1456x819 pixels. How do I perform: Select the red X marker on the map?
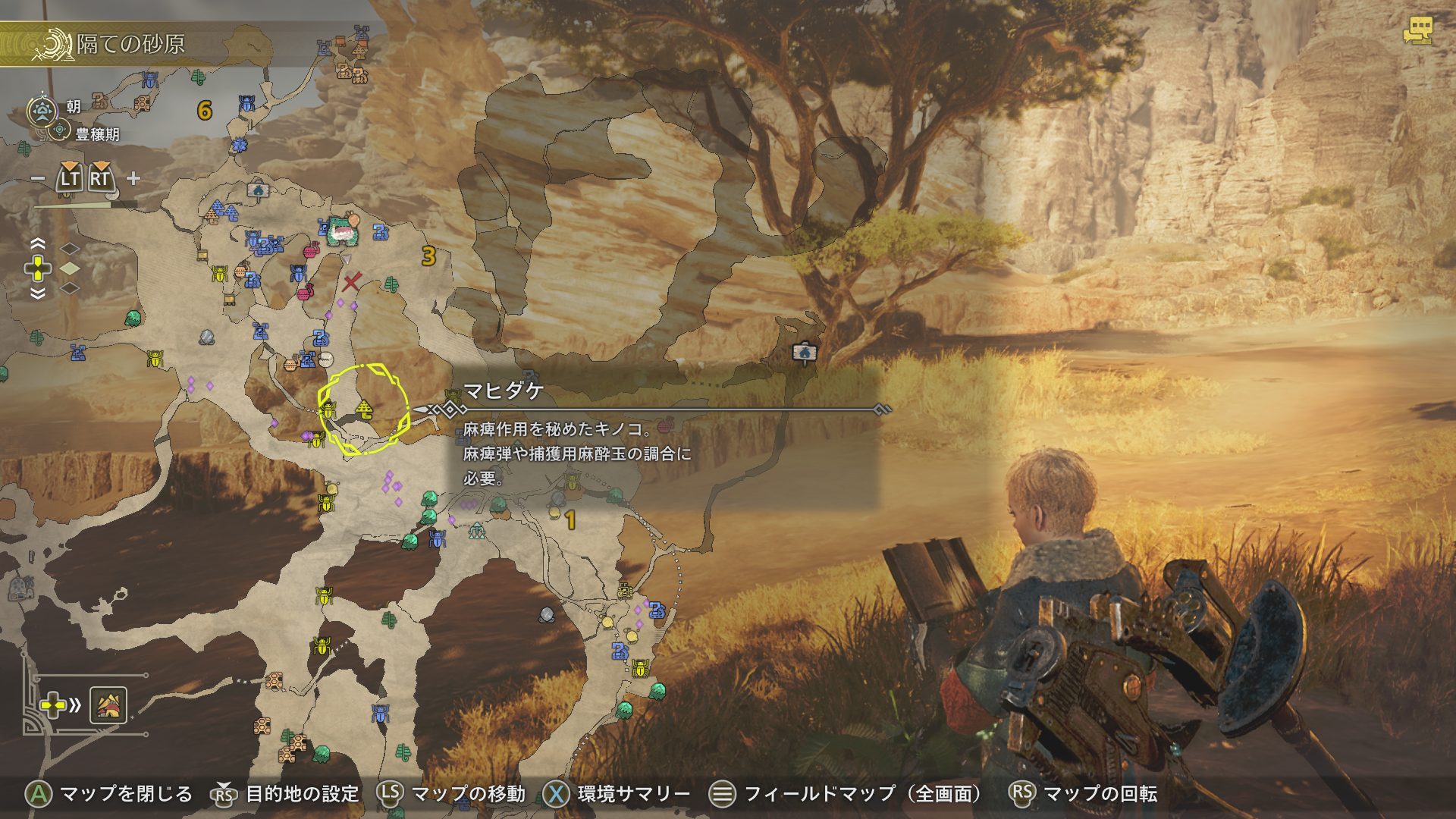(x=350, y=284)
